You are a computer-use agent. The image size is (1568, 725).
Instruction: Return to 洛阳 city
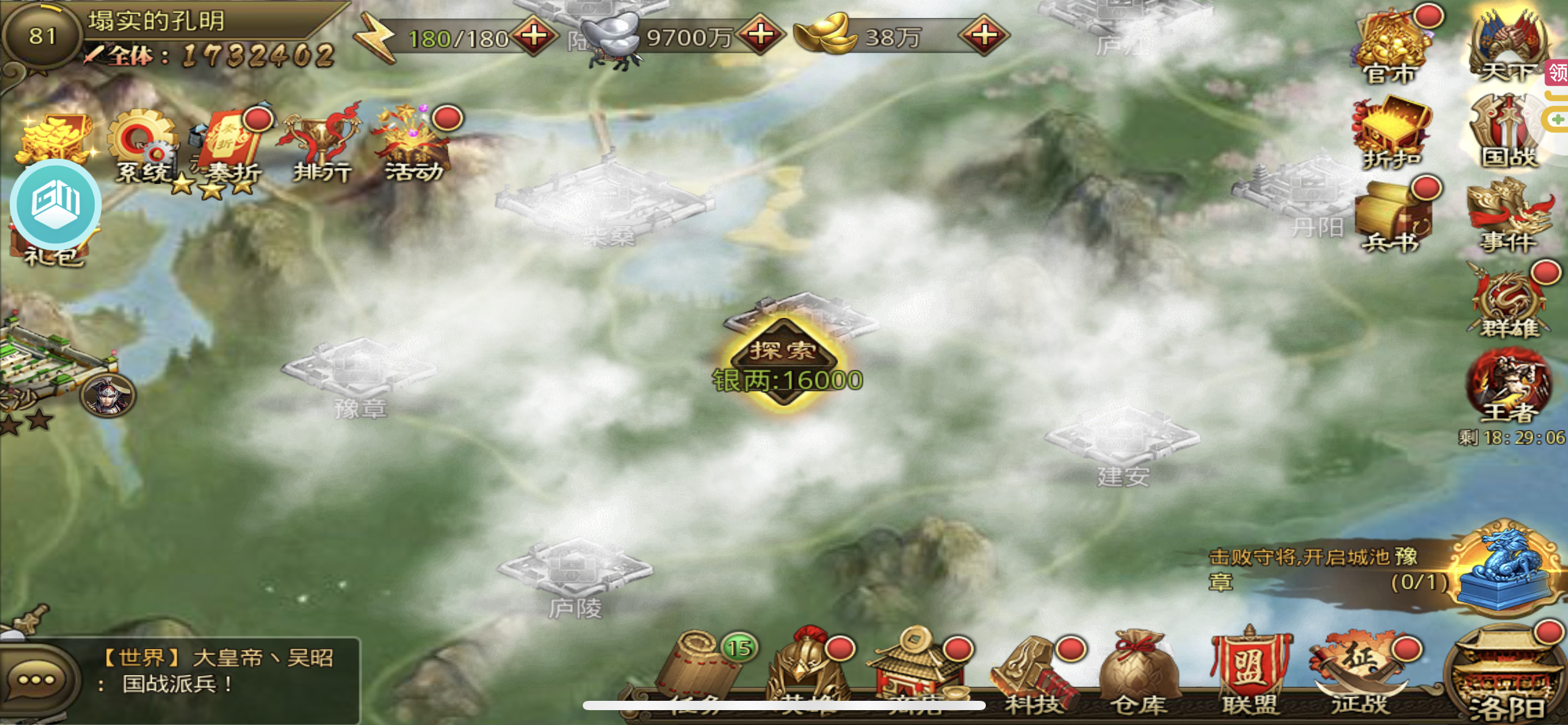(1507, 679)
